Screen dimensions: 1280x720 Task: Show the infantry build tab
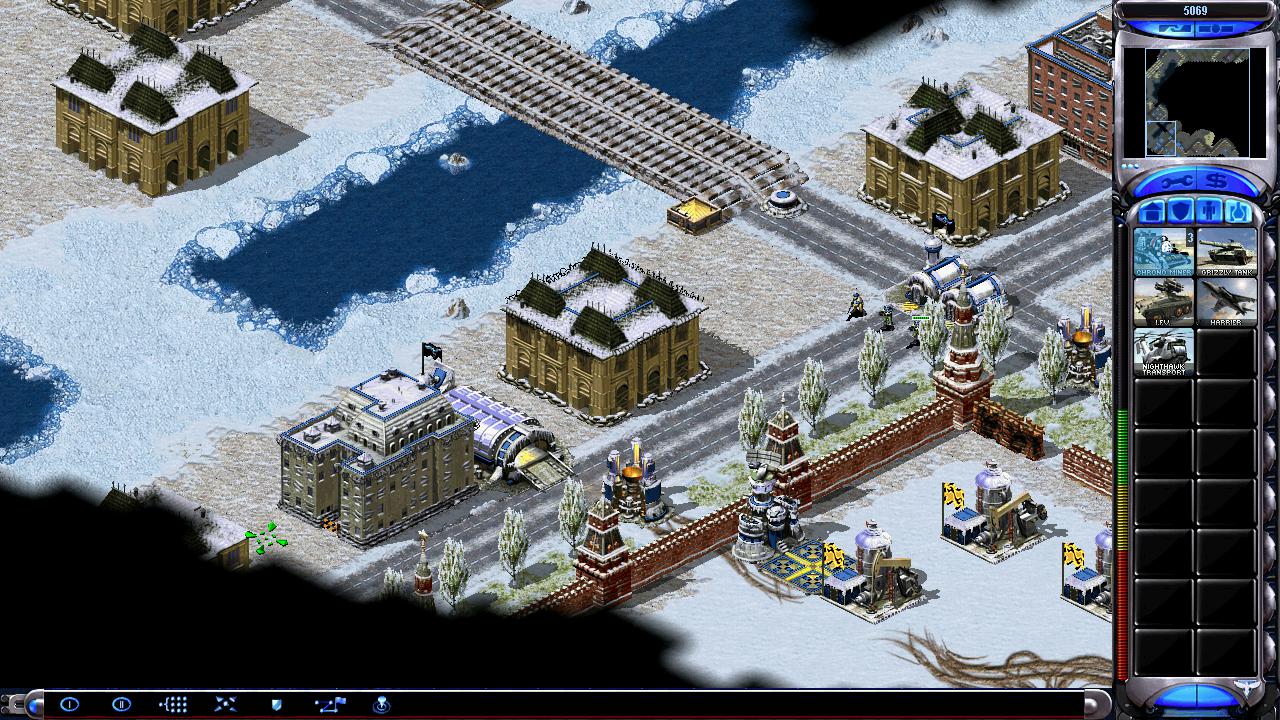point(1209,212)
